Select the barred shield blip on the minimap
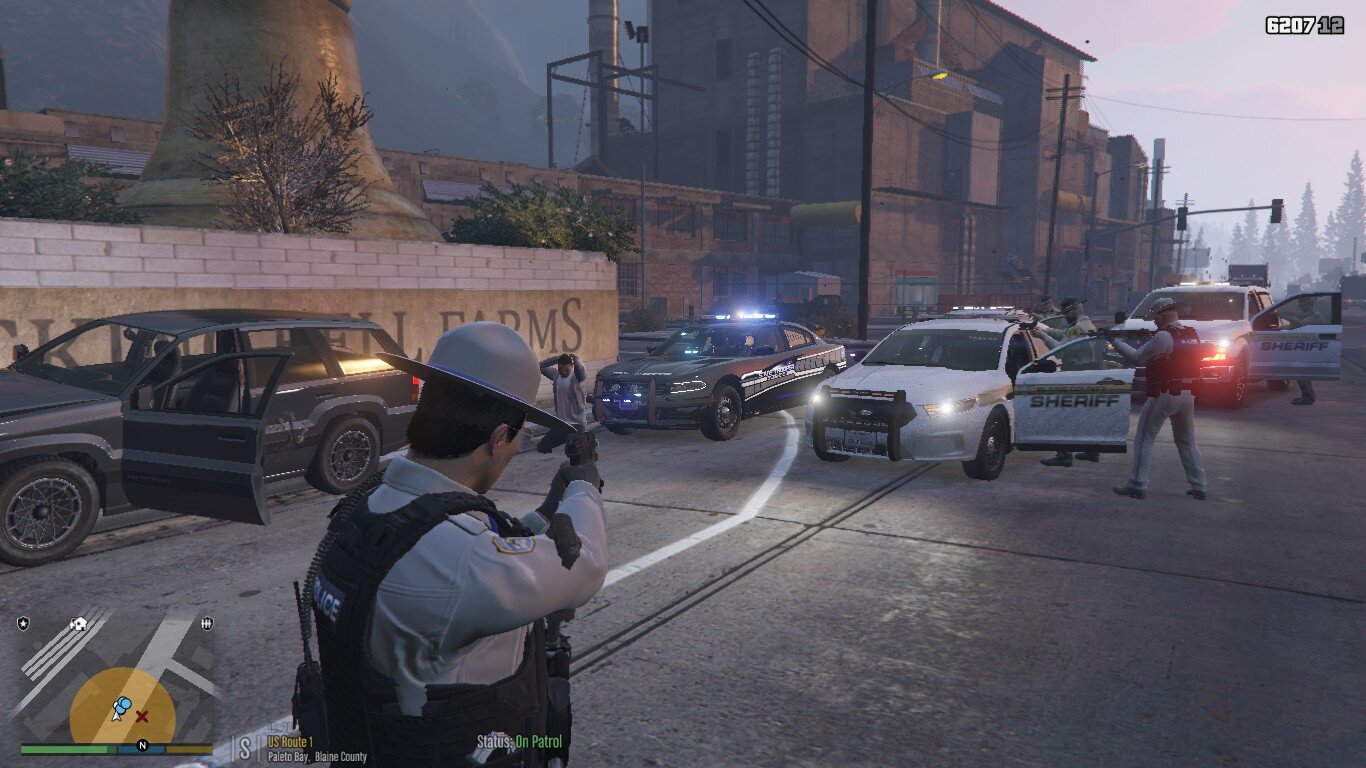Screen dimensions: 1366x768 [x=206, y=624]
